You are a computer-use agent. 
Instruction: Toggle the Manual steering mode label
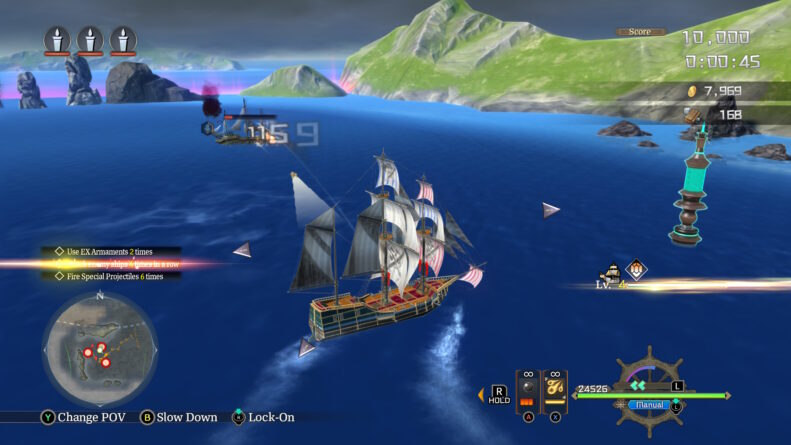[x=650, y=405]
